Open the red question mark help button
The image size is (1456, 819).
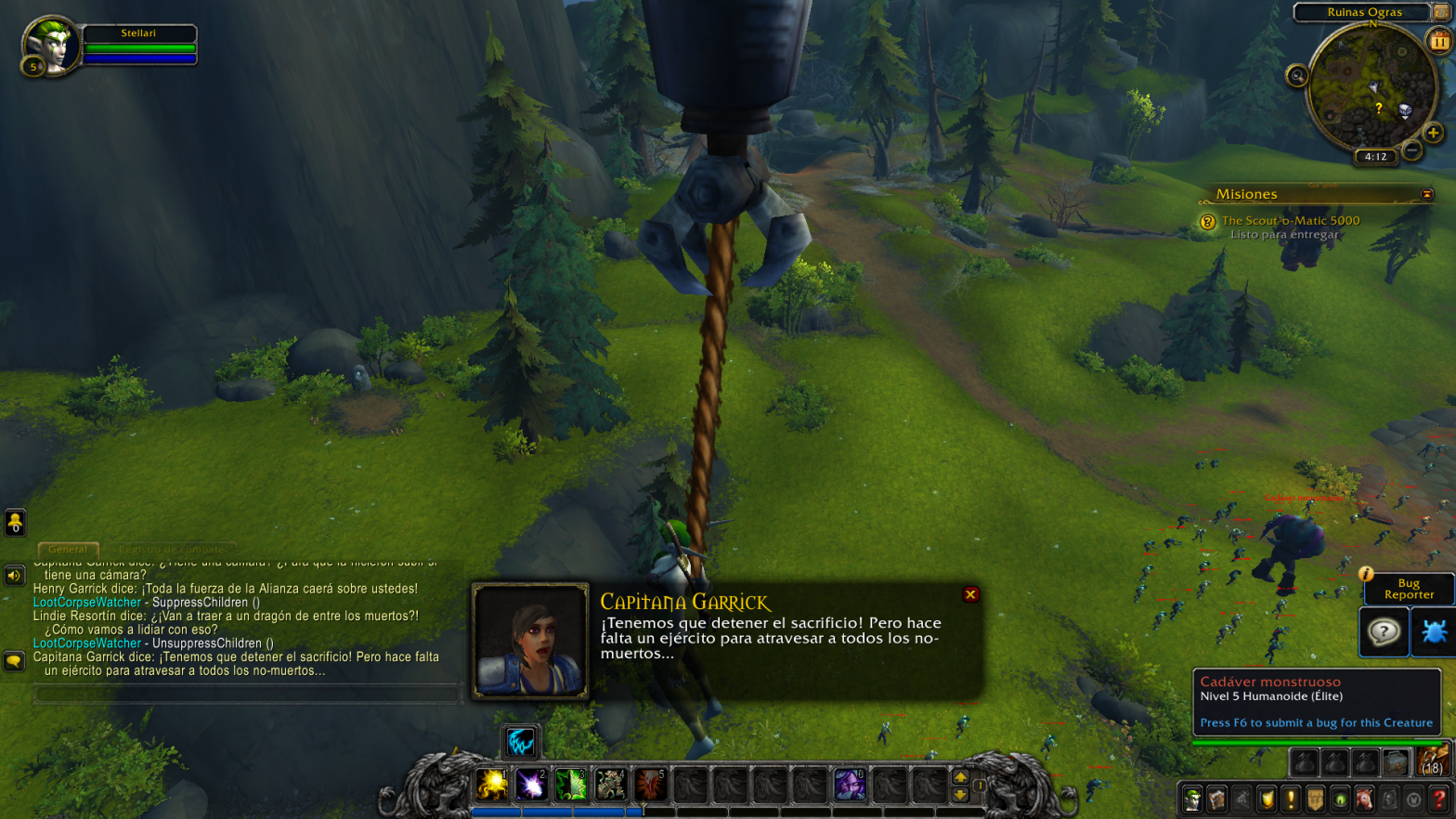pos(1438,799)
